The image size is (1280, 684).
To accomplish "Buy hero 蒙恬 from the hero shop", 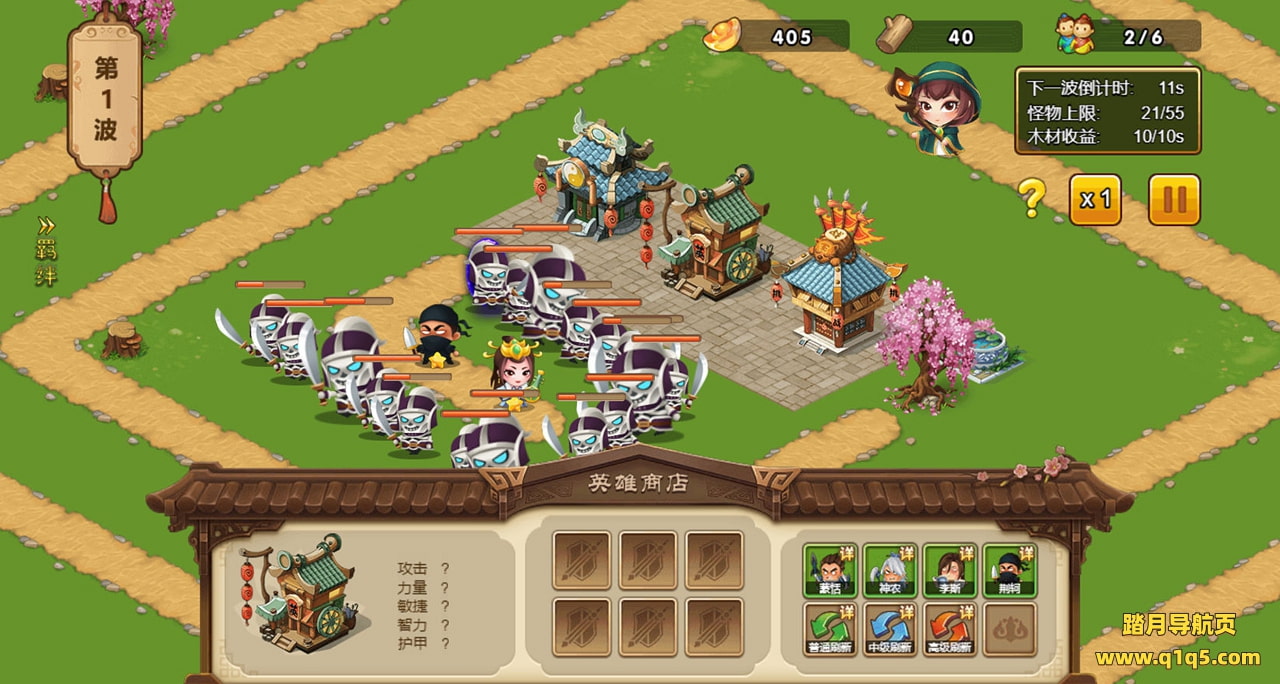I will (x=830, y=570).
